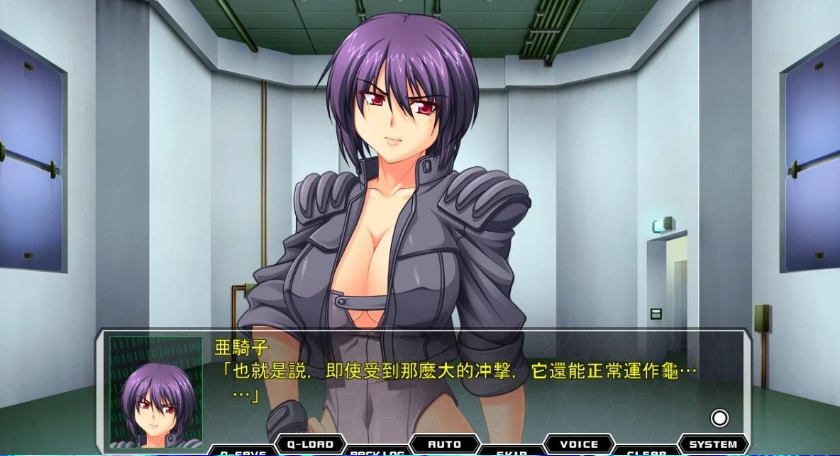Turn on AUTO text advance
This screenshot has width=840, height=456.
point(444,443)
